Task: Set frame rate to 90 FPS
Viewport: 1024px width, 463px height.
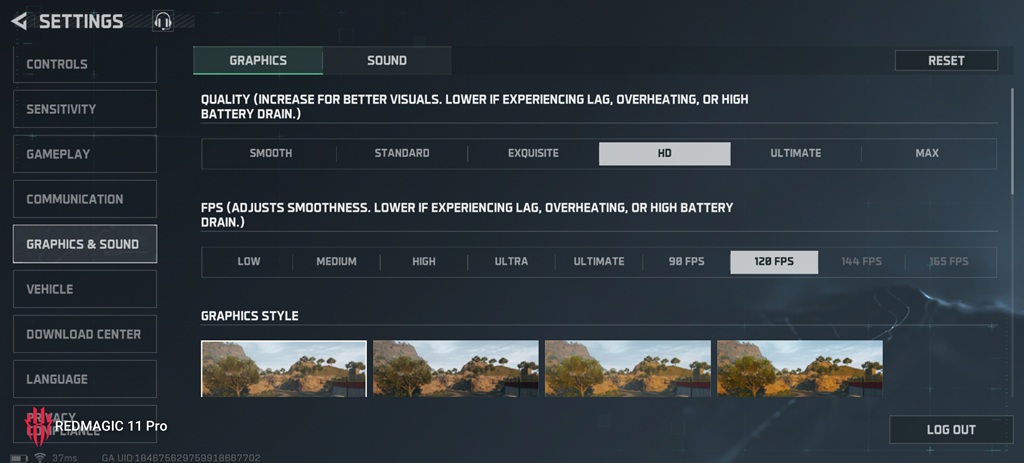Action: click(x=687, y=262)
